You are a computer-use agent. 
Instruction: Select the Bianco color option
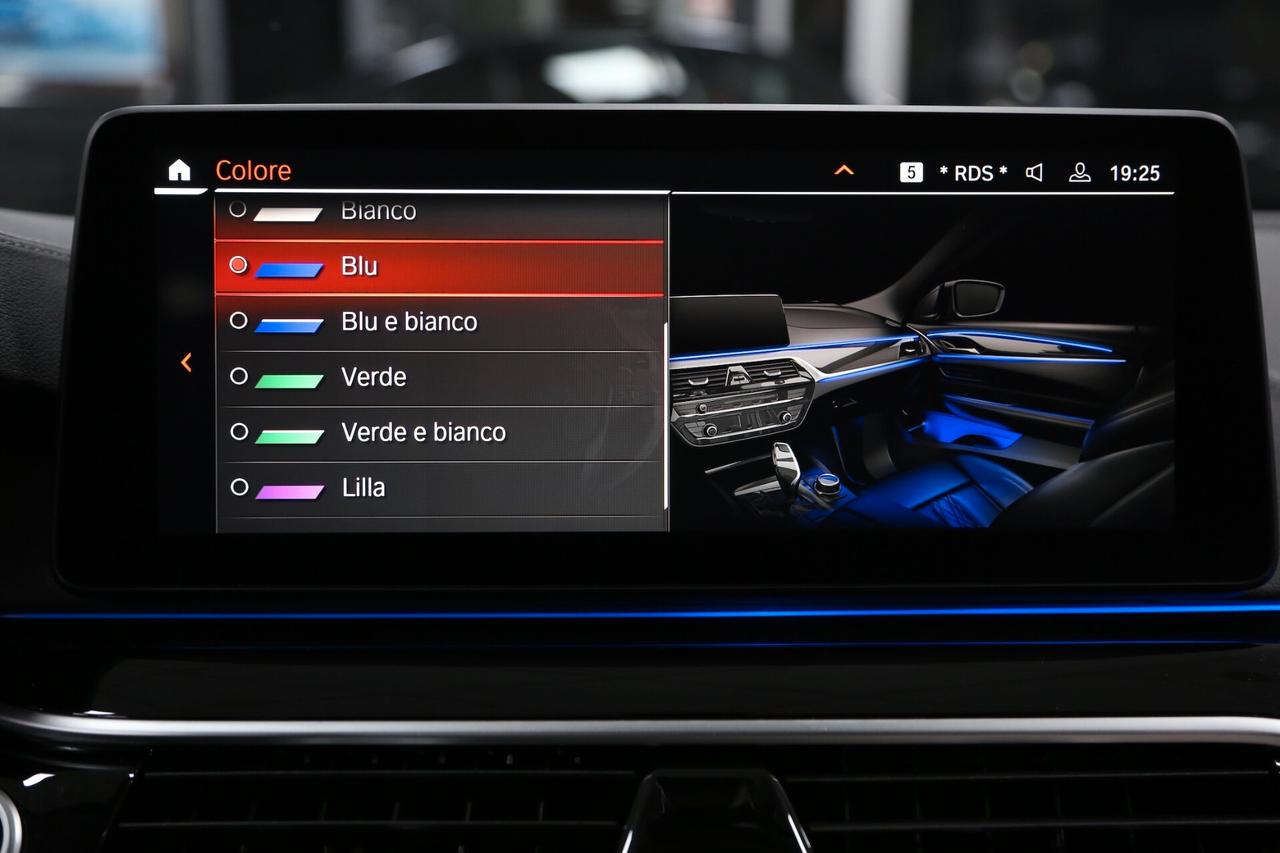440,211
